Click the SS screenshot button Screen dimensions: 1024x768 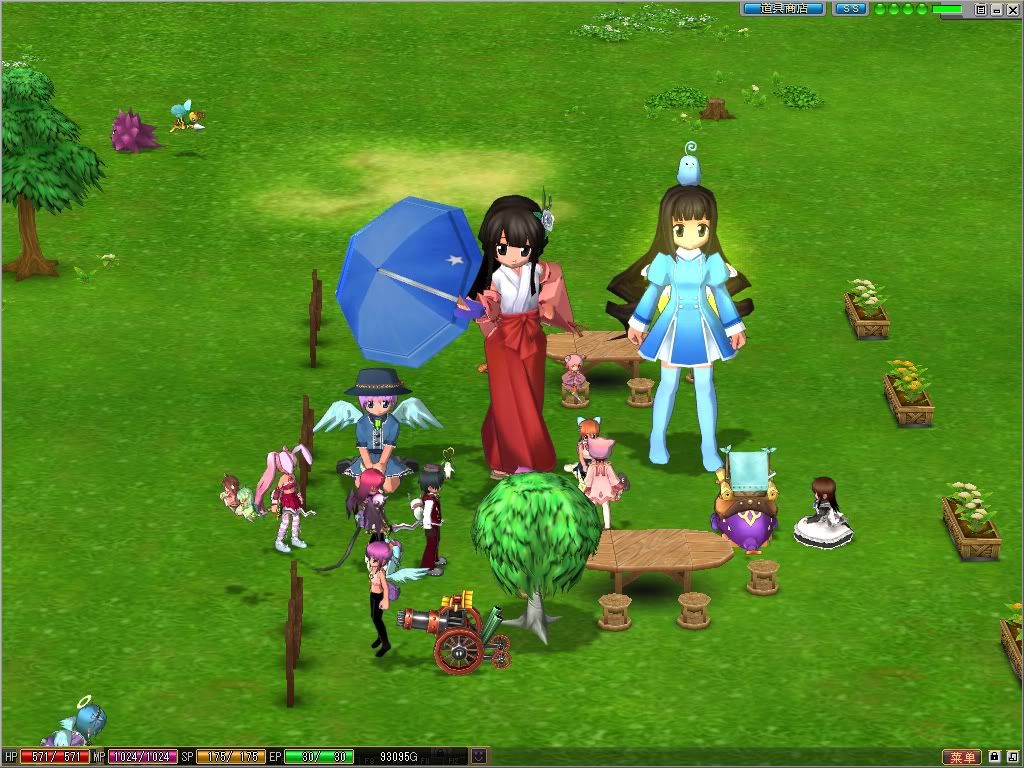[850, 9]
